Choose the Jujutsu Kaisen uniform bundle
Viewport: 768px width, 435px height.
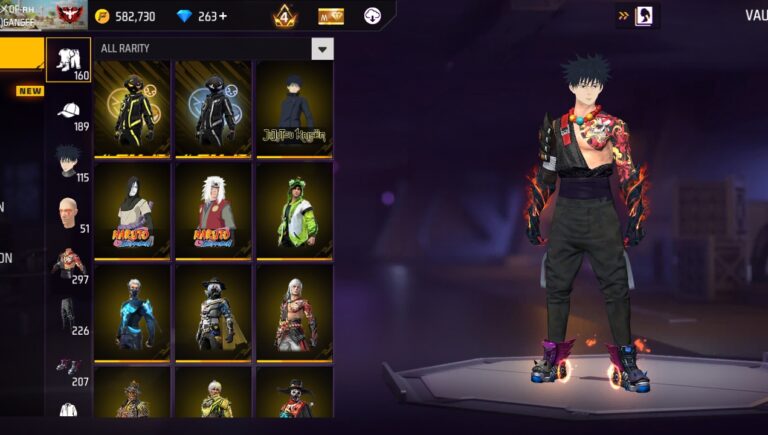(294, 107)
